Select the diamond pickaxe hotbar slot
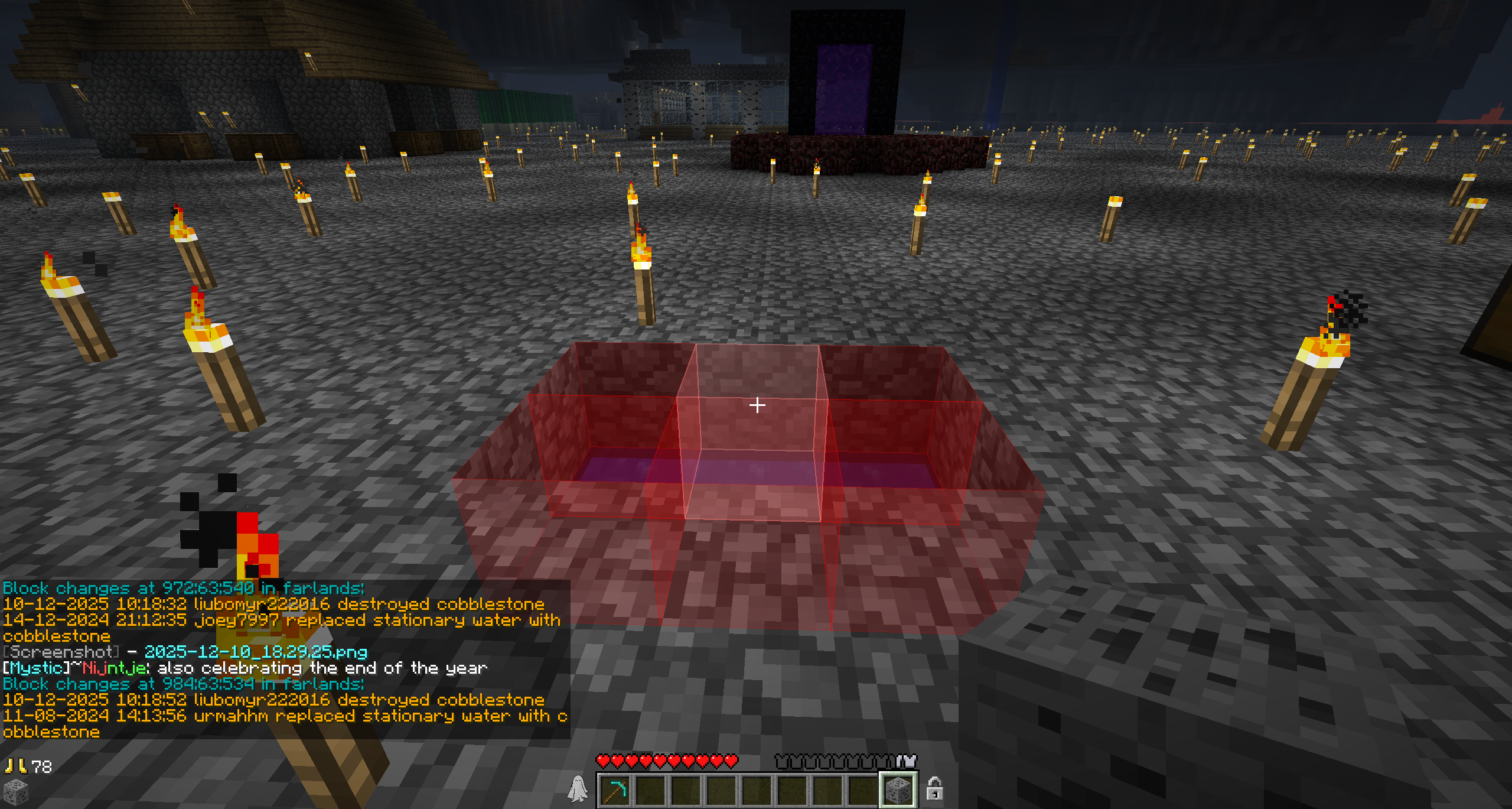Viewport: 1512px width, 809px height. (x=615, y=790)
